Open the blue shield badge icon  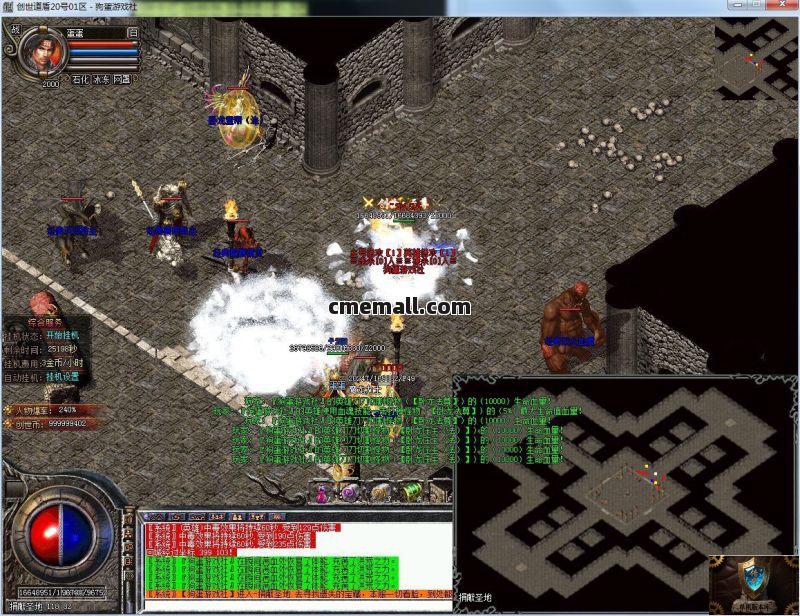click(754, 581)
